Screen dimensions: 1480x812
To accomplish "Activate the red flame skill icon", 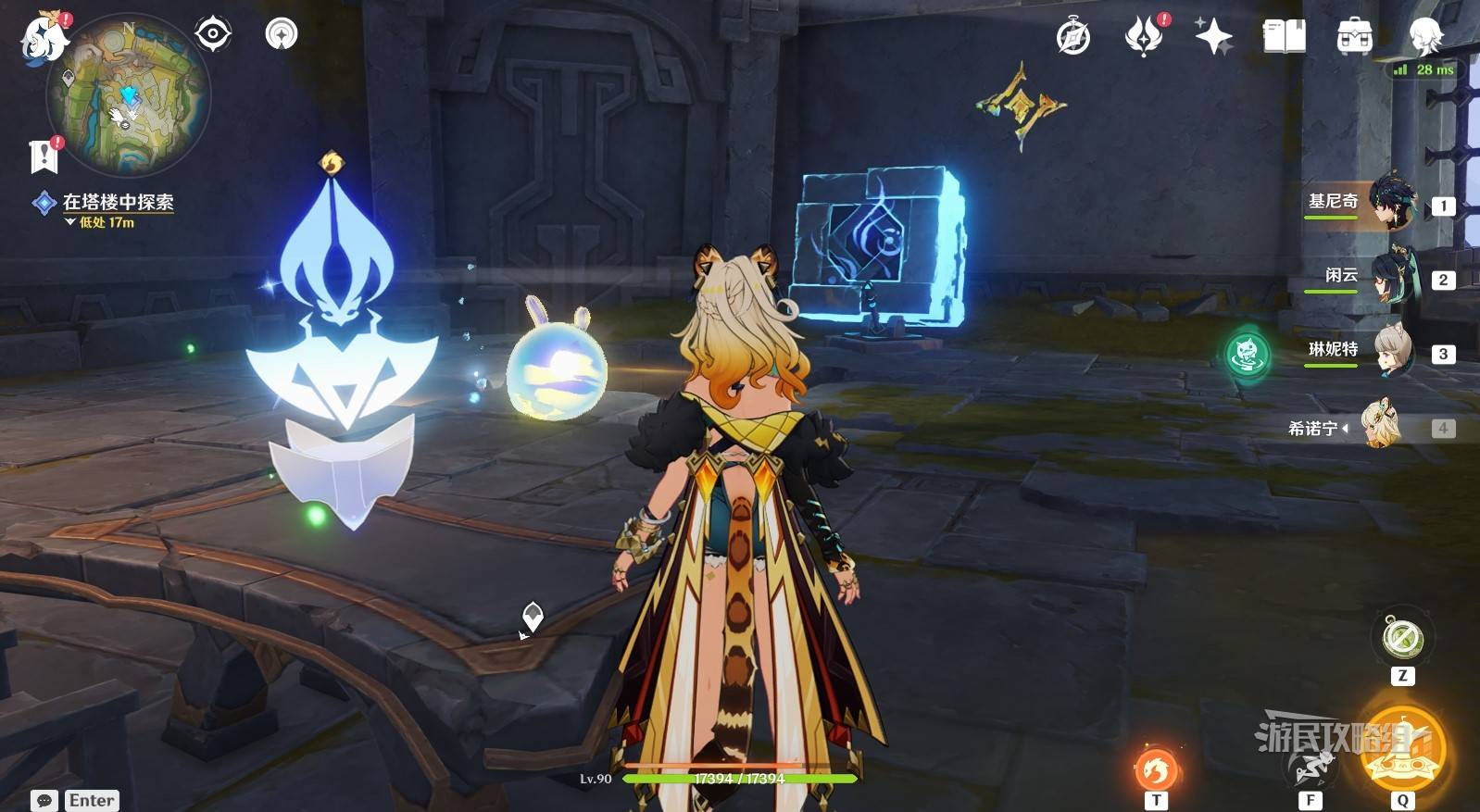I will (1156, 768).
